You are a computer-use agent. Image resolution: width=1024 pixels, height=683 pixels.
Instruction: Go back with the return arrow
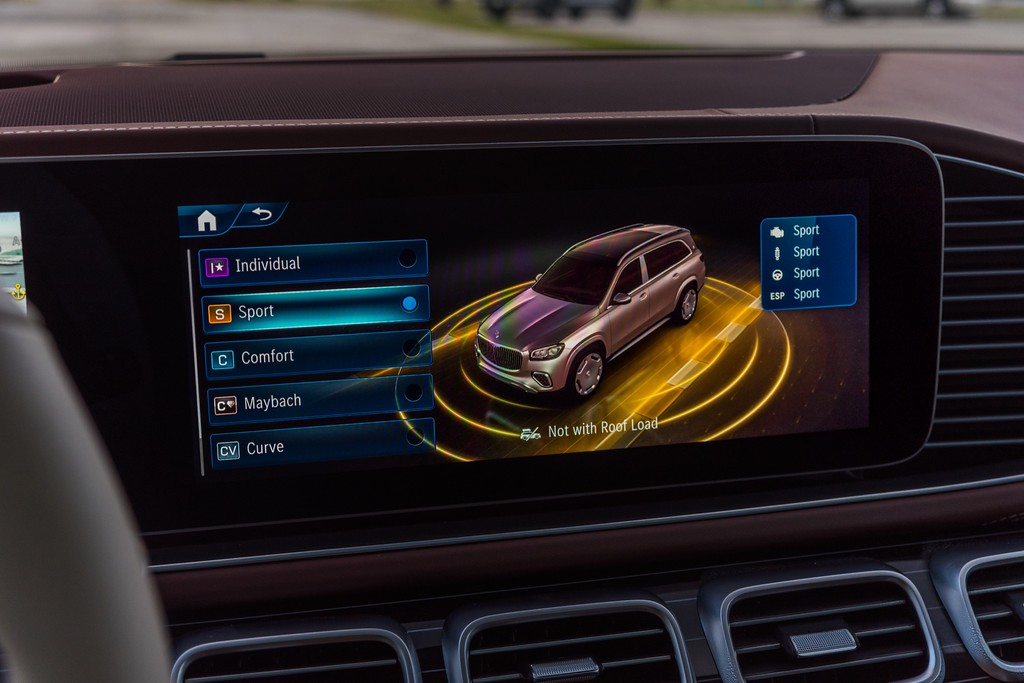(x=262, y=214)
